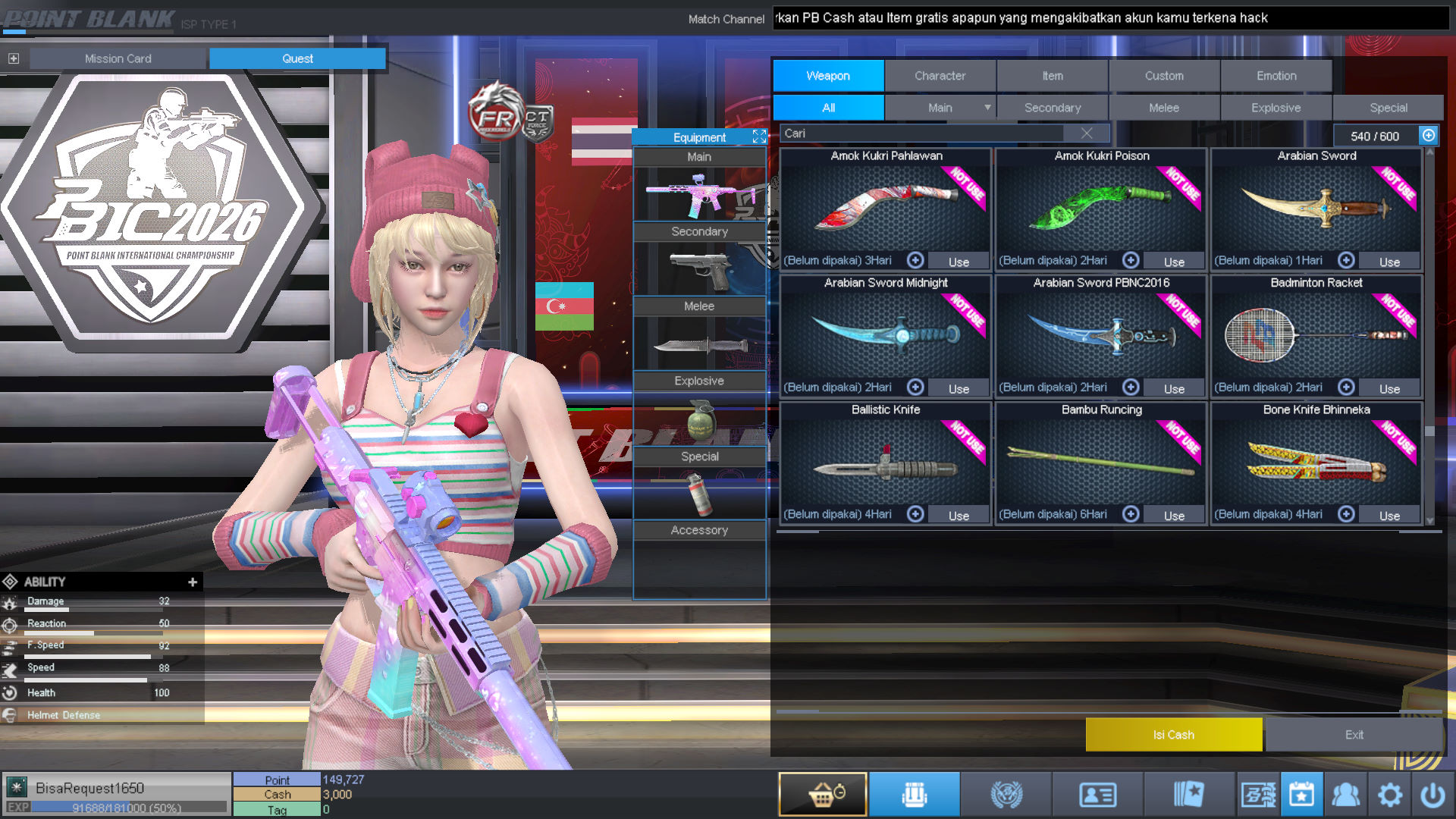Use the Amok Kukri Pahlawan
Image resolution: width=1456 pixels, height=819 pixels.
pyautogui.click(x=959, y=262)
